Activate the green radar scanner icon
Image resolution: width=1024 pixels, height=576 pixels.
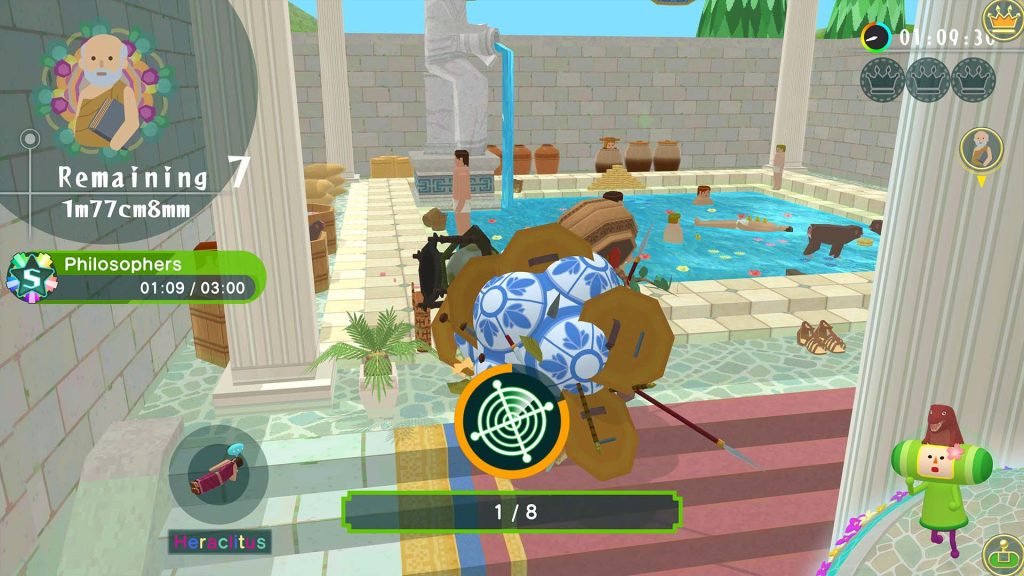pos(512,421)
